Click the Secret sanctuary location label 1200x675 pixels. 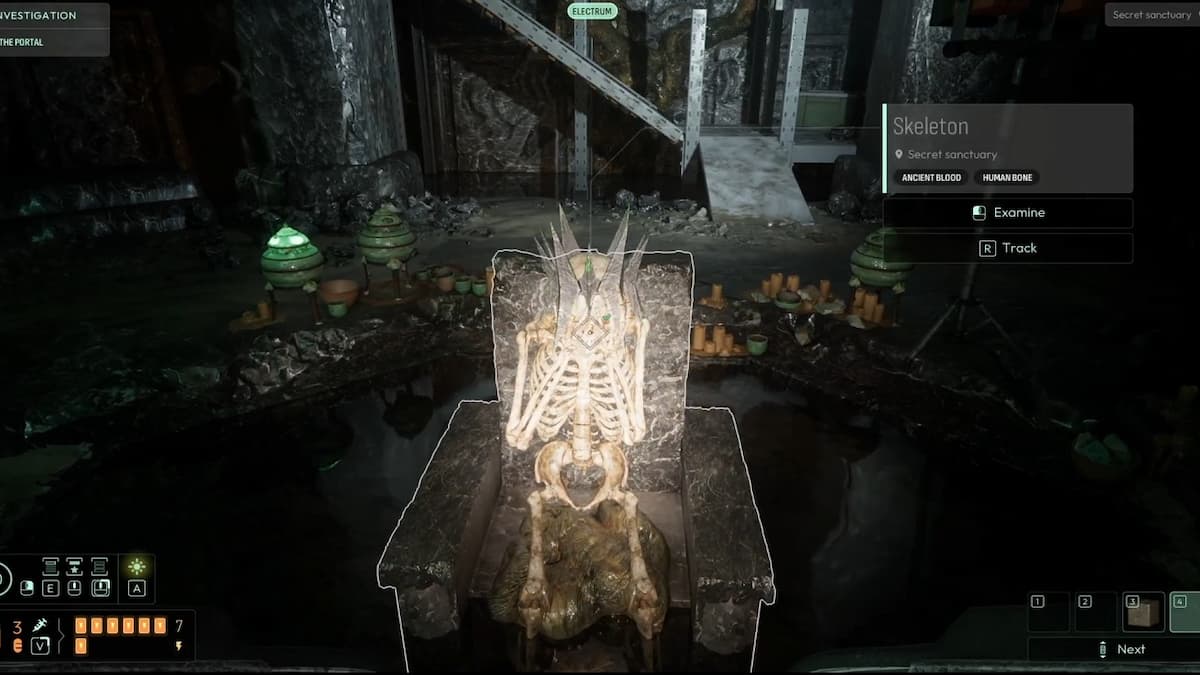coord(1152,15)
